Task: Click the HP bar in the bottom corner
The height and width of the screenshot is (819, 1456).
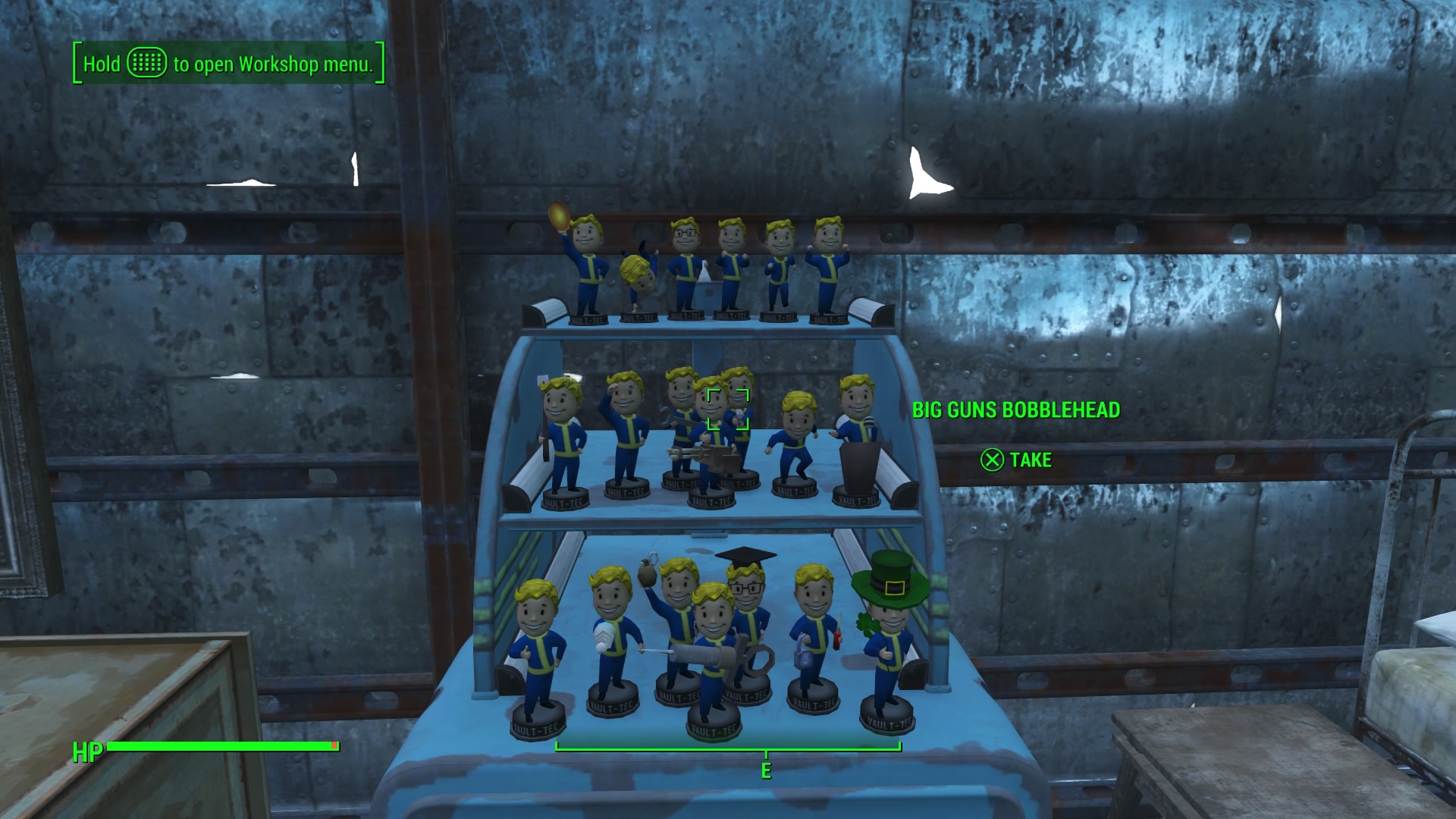Action: pos(220,747)
